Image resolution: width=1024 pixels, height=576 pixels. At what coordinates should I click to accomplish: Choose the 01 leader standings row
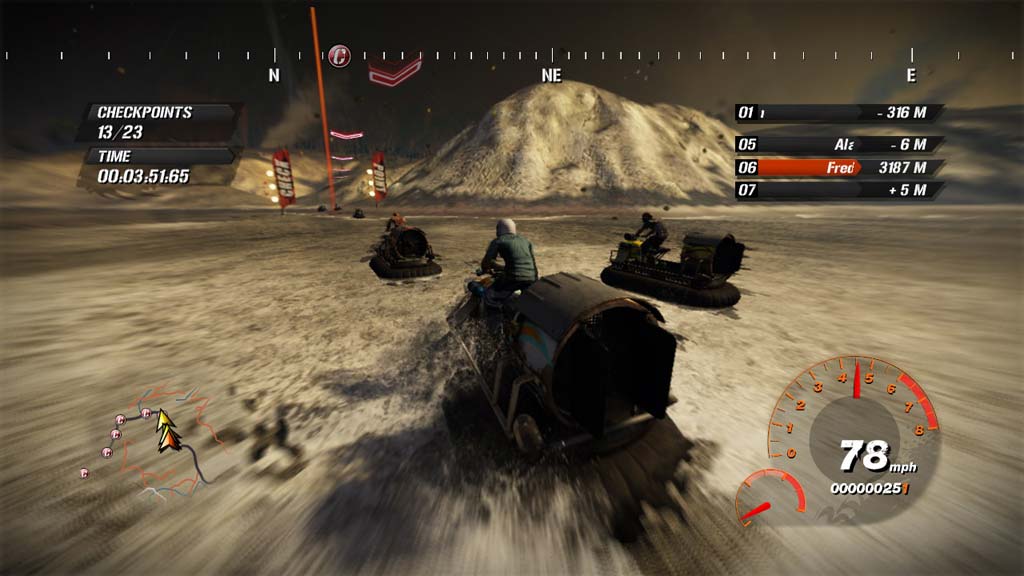pos(840,113)
